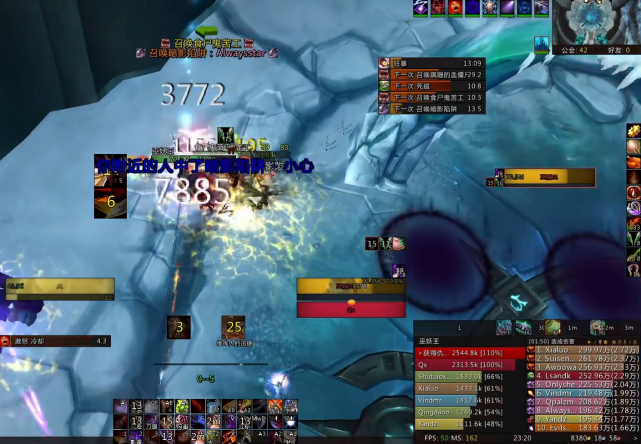Select the 死疽 boss timer bar

[432, 86]
